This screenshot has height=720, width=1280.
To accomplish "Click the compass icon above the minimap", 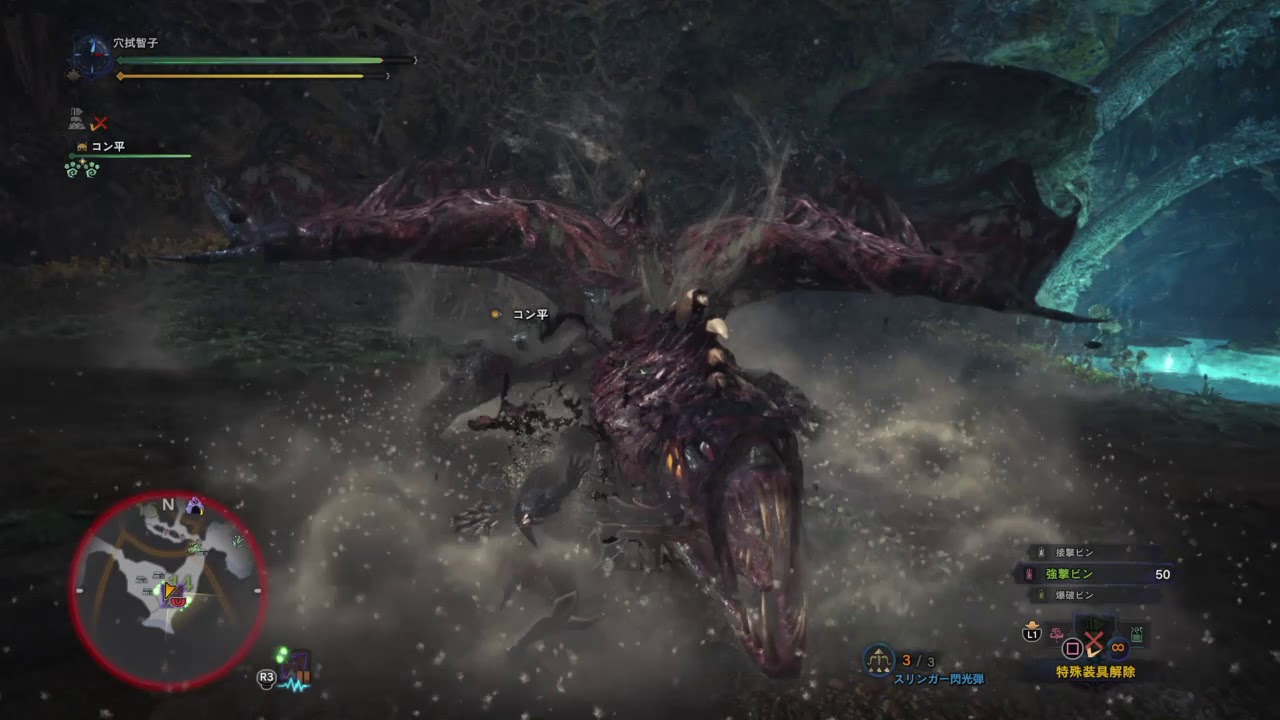I will [x=91, y=55].
